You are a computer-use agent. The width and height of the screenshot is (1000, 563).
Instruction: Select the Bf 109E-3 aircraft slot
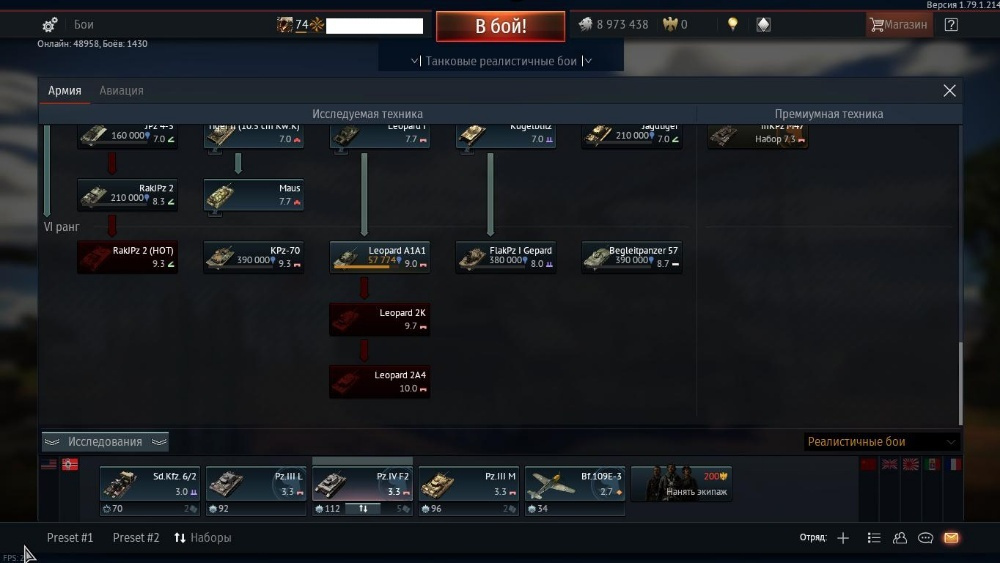pos(574,485)
